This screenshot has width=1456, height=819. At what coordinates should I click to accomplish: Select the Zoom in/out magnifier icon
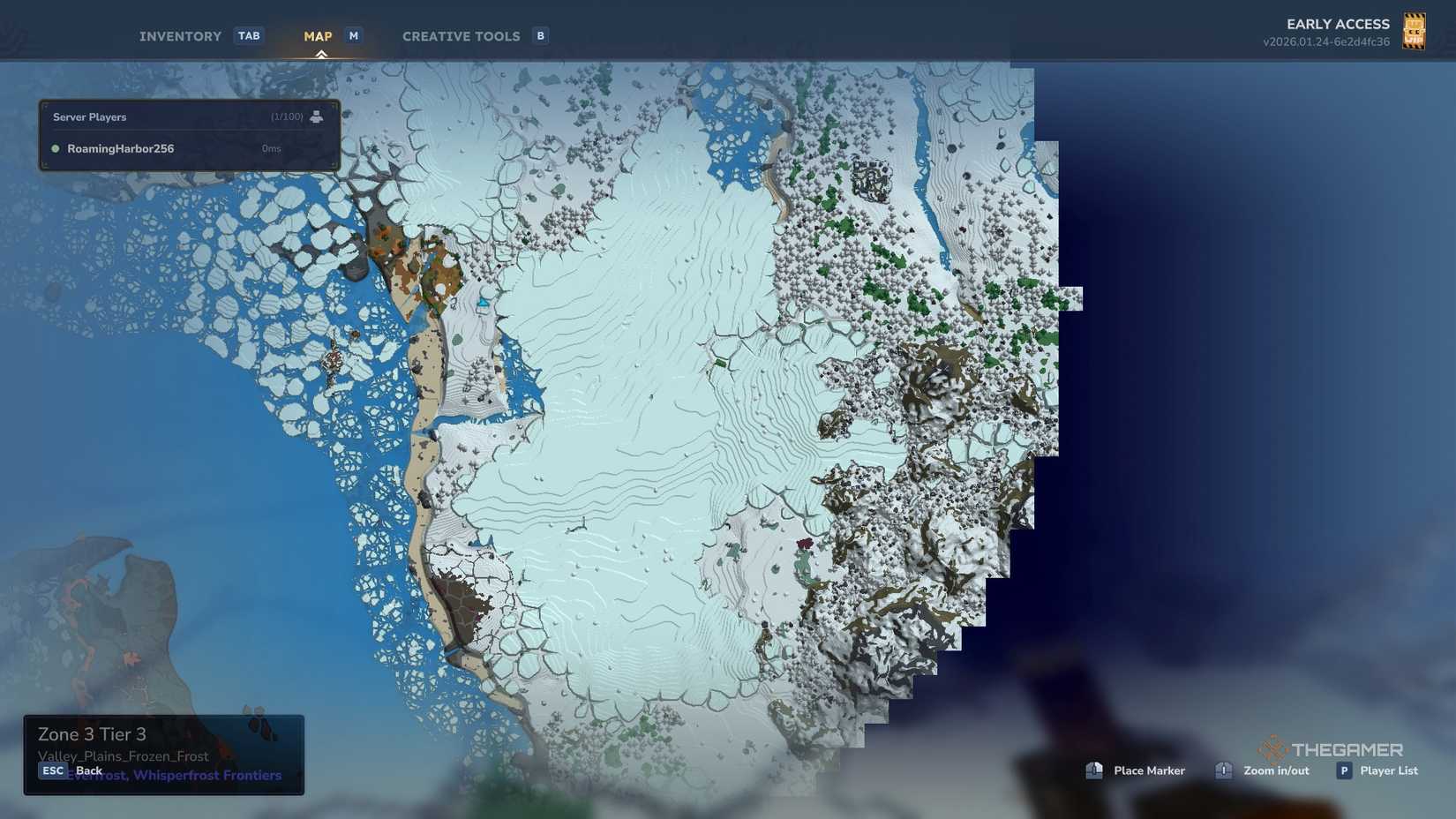click(1224, 770)
